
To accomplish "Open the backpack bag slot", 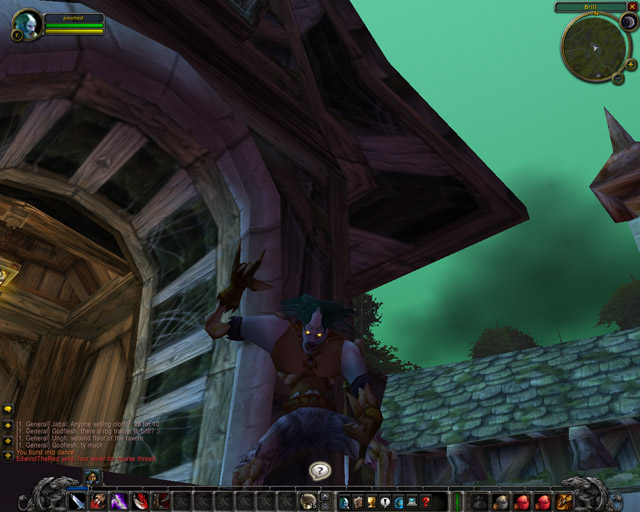I will click(565, 500).
